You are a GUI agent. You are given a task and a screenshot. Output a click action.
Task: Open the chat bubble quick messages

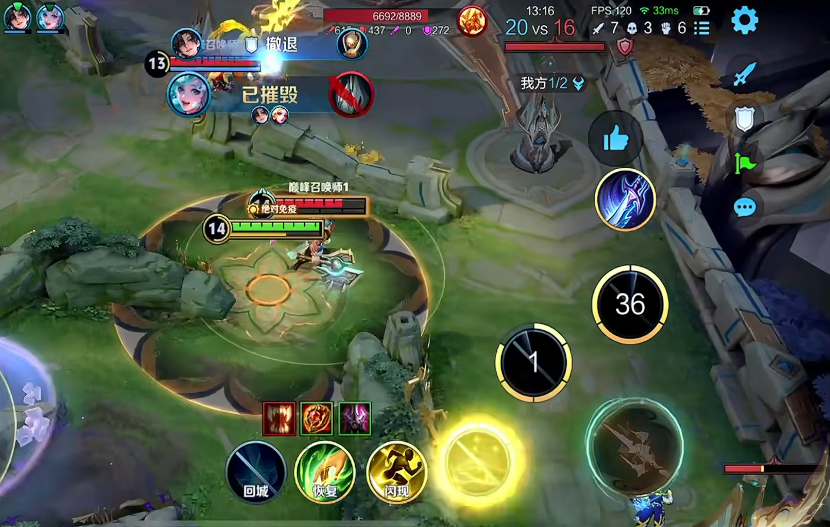744,207
